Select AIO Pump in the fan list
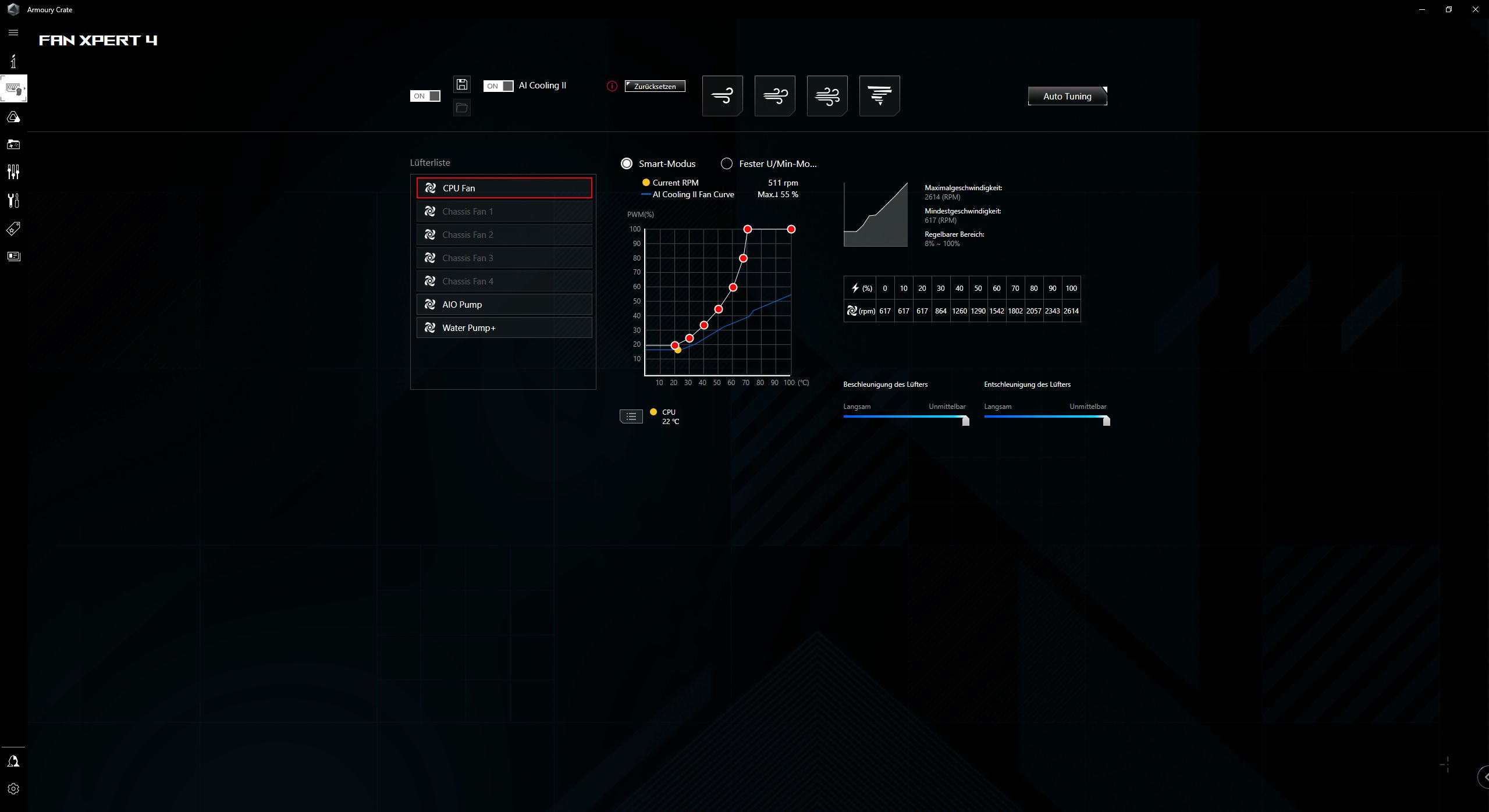1489x812 pixels. click(x=504, y=304)
